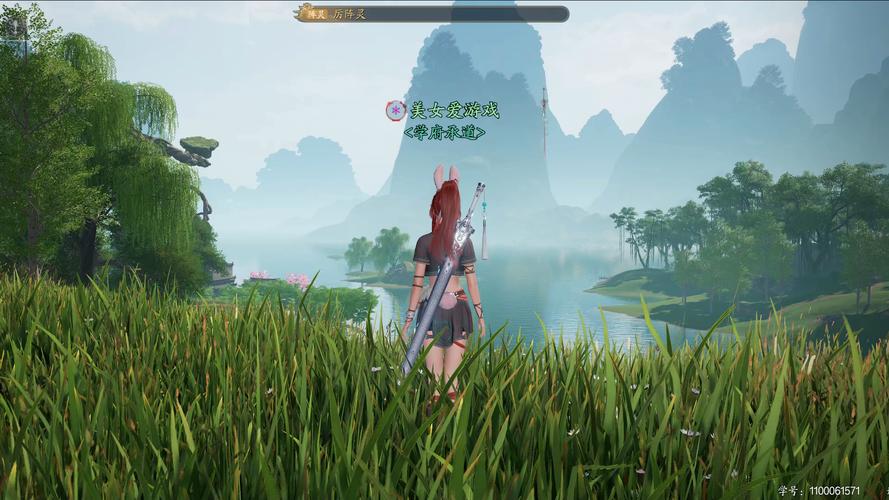This screenshot has height=500, width=889.
Task: Select the 厉阵灵 target frame
Action: 432,14
